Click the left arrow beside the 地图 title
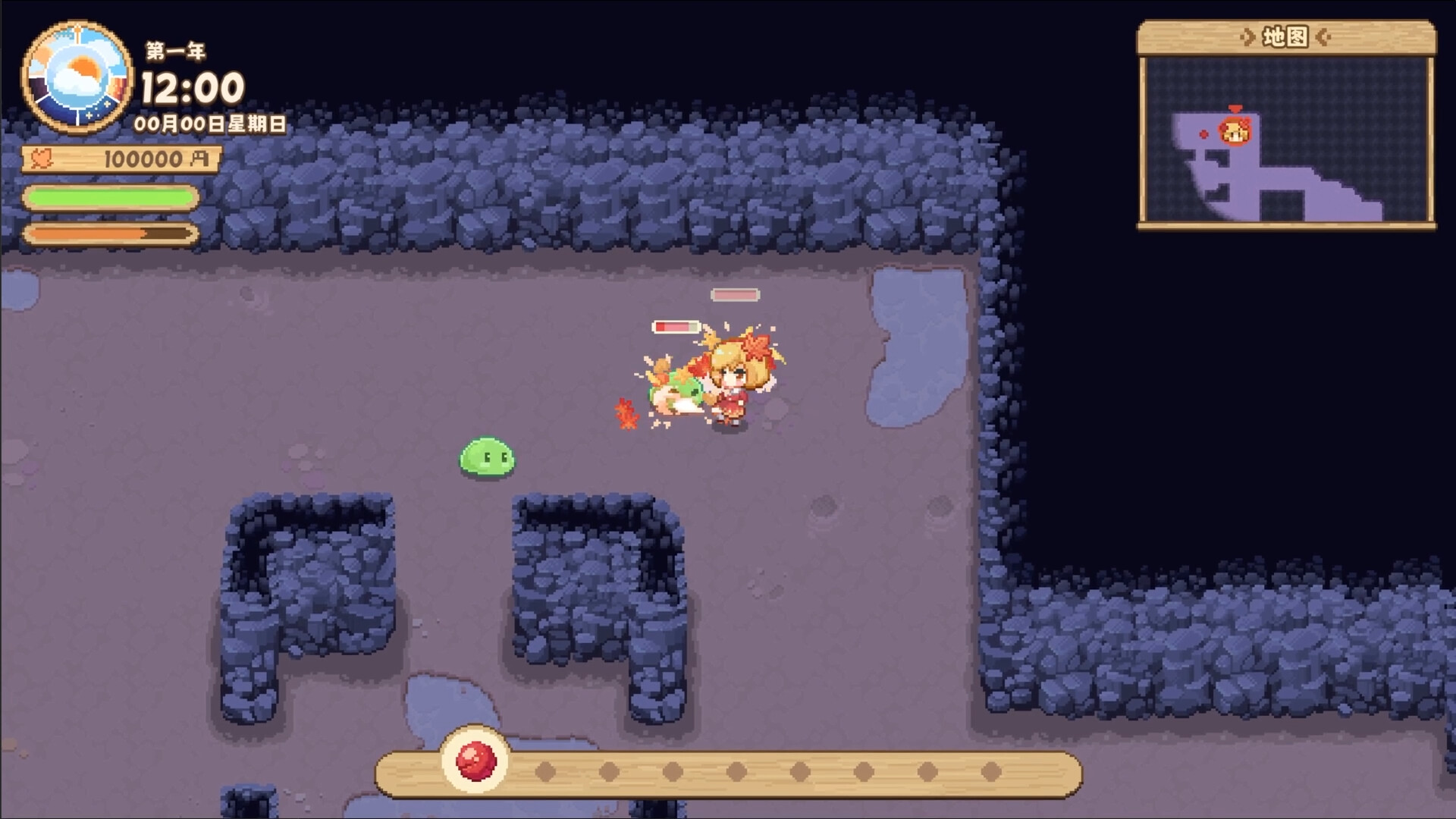 [1248, 35]
